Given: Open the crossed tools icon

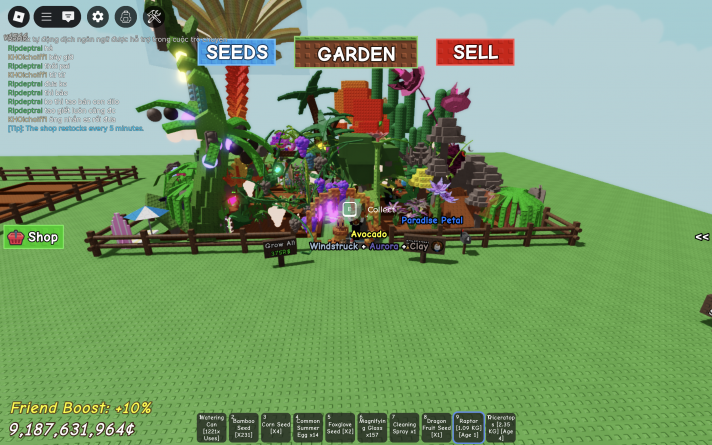Looking at the screenshot, I should coord(154,16).
